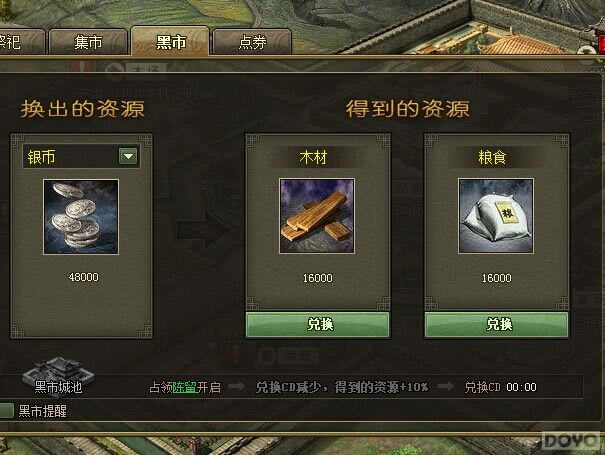Open the 点券 tab
This screenshot has height=455, width=605.
pyautogui.click(x=252, y=42)
